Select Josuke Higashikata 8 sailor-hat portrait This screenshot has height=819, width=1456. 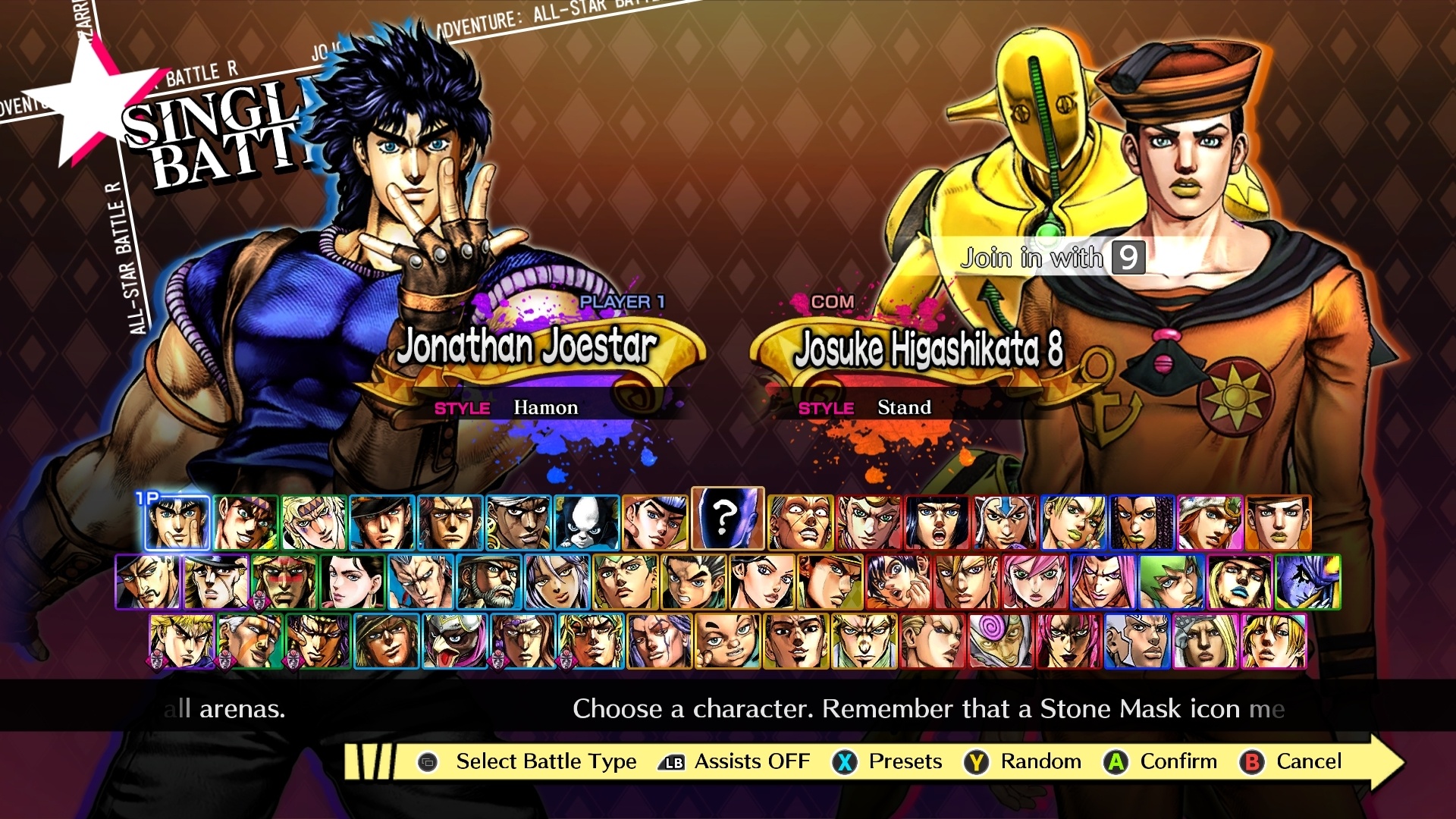(1279, 522)
